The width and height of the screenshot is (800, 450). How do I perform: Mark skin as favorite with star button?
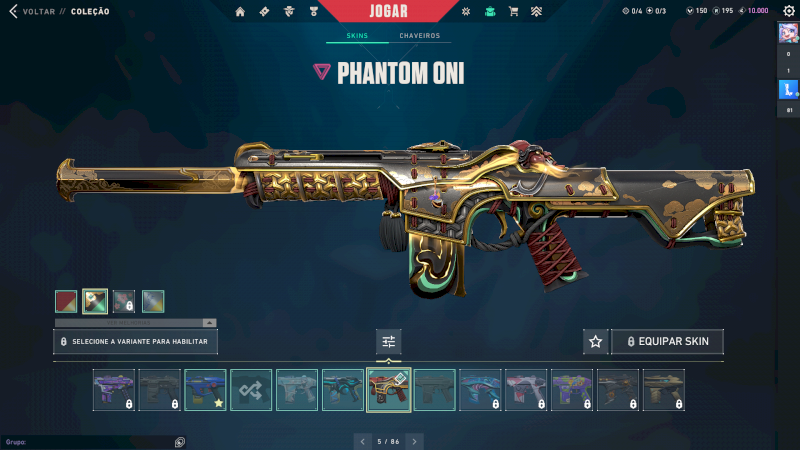point(596,342)
